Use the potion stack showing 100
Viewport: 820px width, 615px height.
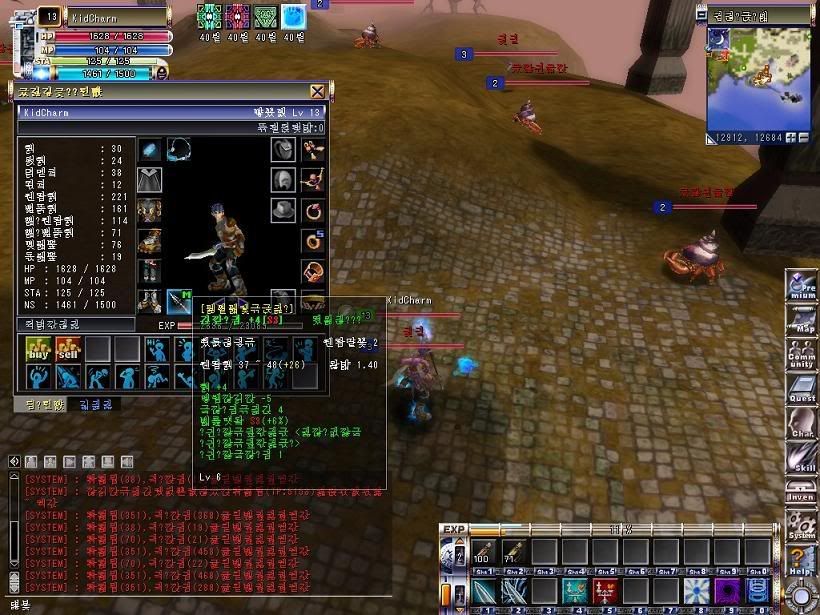[x=486, y=552]
